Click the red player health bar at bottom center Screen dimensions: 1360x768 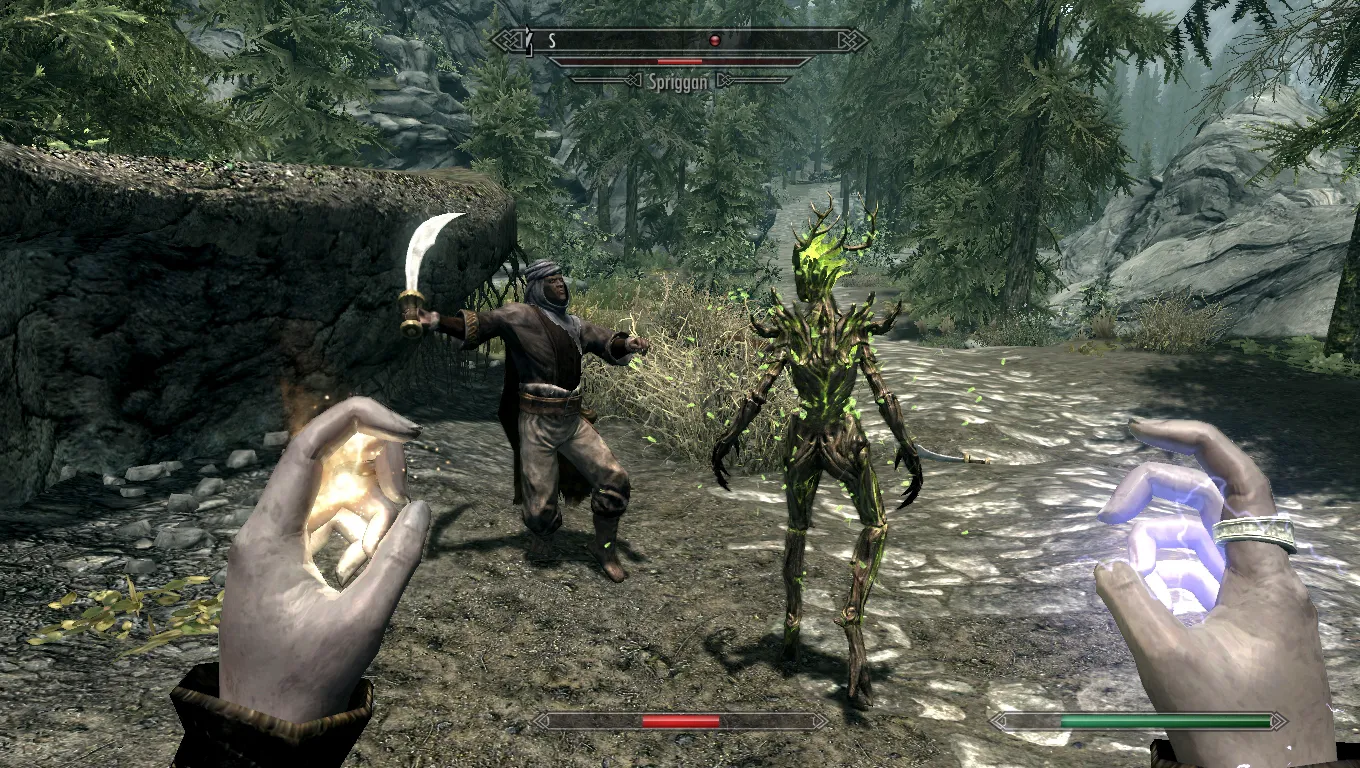coord(681,719)
